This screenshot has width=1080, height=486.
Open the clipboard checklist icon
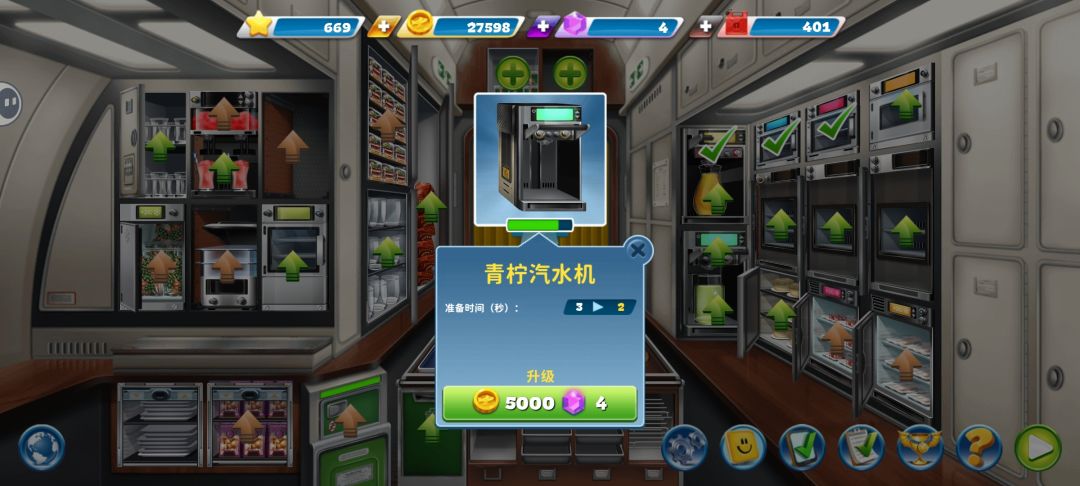point(861,448)
